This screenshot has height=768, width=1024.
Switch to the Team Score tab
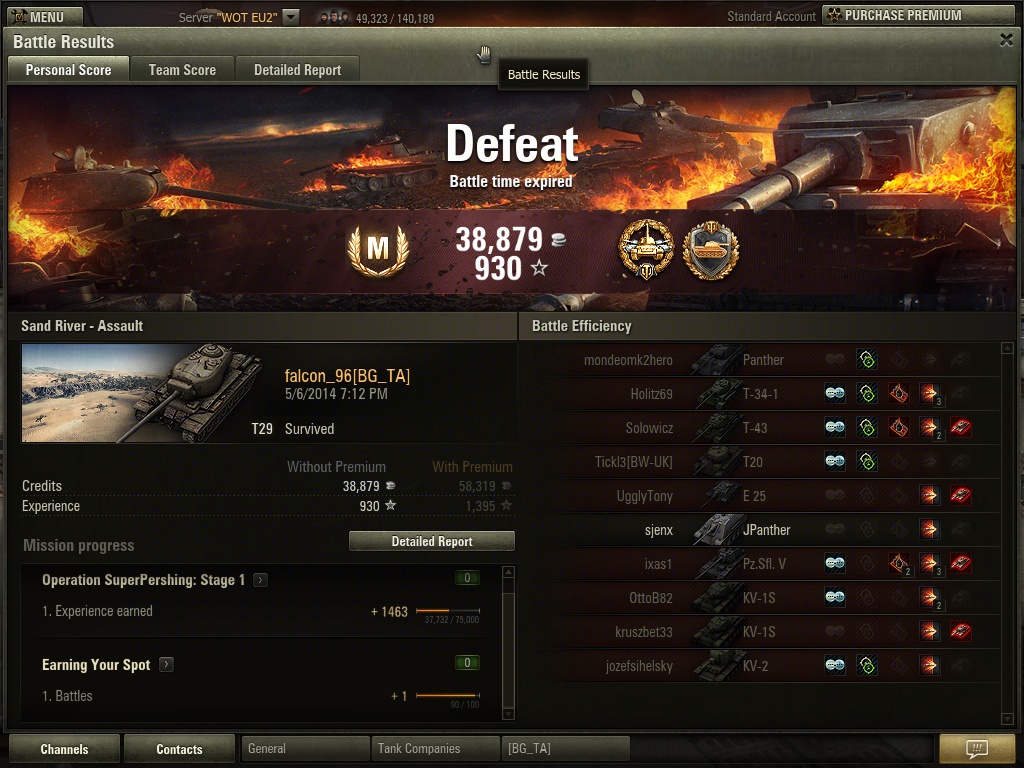click(x=182, y=70)
